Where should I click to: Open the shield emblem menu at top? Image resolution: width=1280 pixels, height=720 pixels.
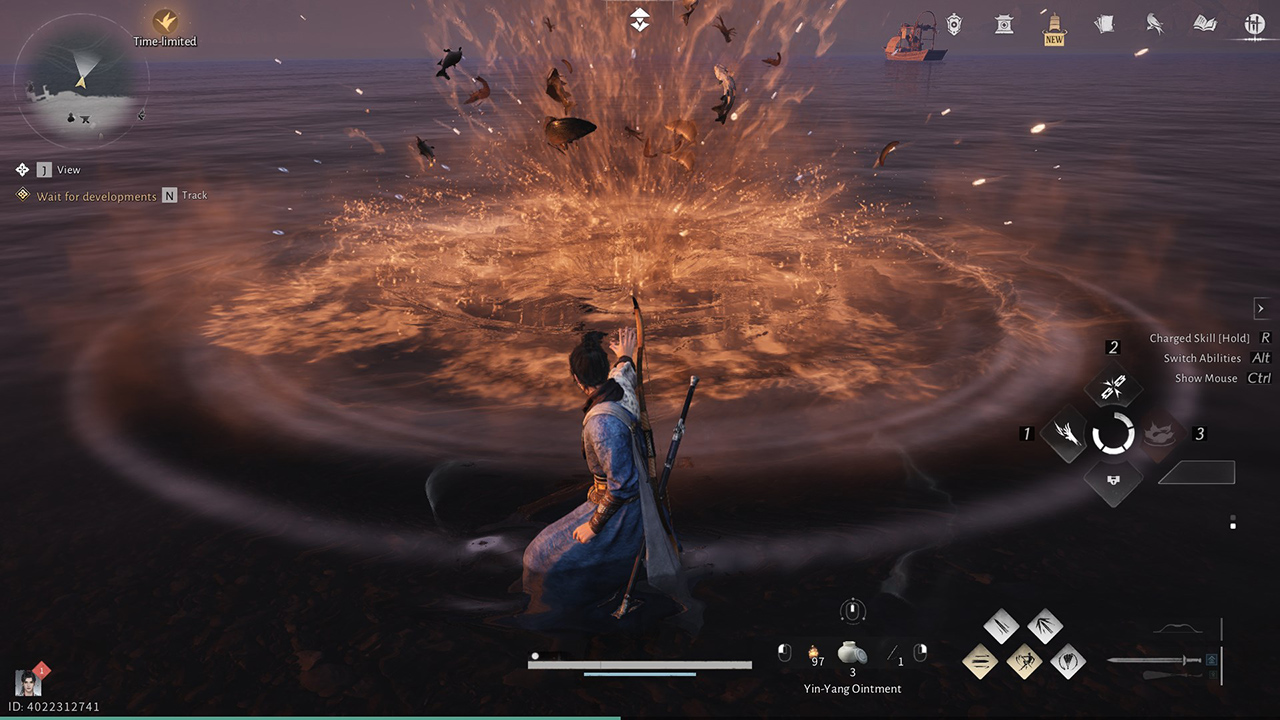[952, 24]
